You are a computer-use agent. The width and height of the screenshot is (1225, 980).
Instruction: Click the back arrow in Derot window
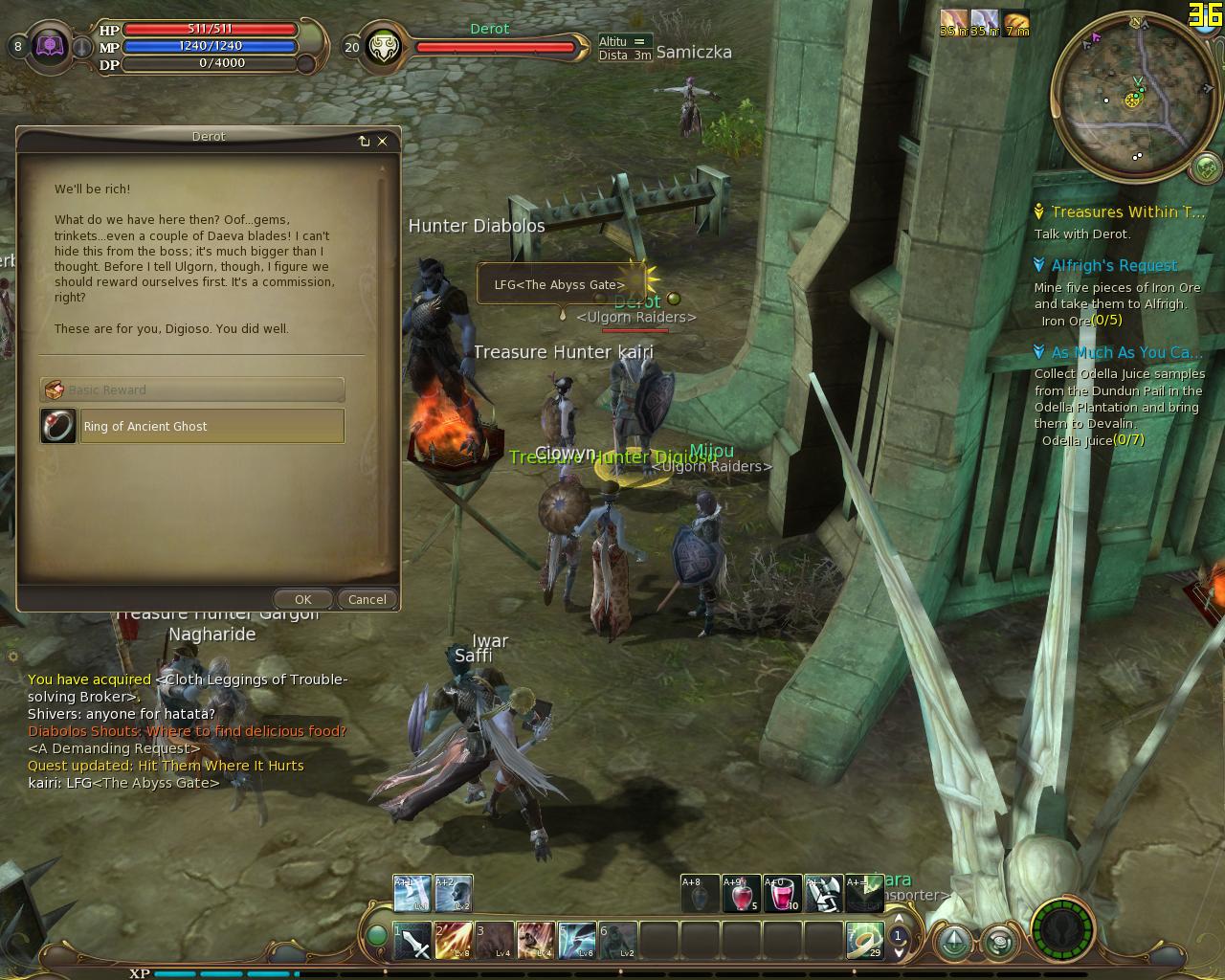pos(364,141)
